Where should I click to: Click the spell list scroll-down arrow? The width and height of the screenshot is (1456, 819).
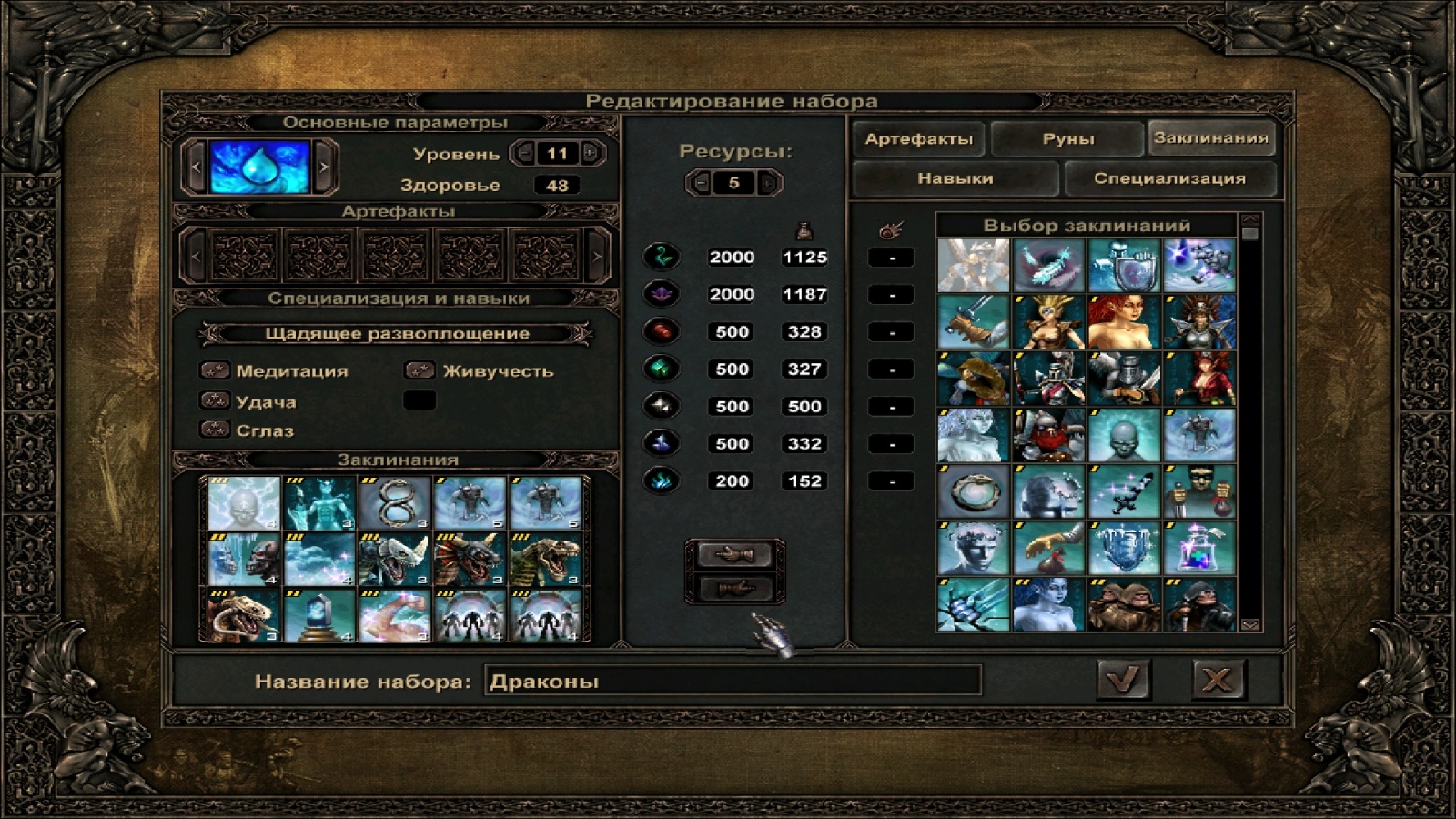pyautogui.click(x=1249, y=624)
